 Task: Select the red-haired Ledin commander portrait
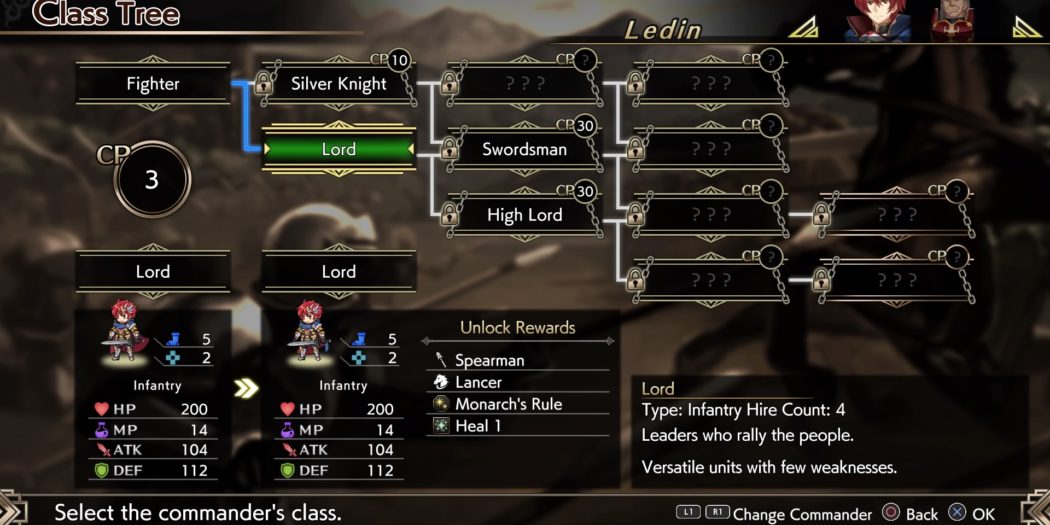tap(873, 20)
